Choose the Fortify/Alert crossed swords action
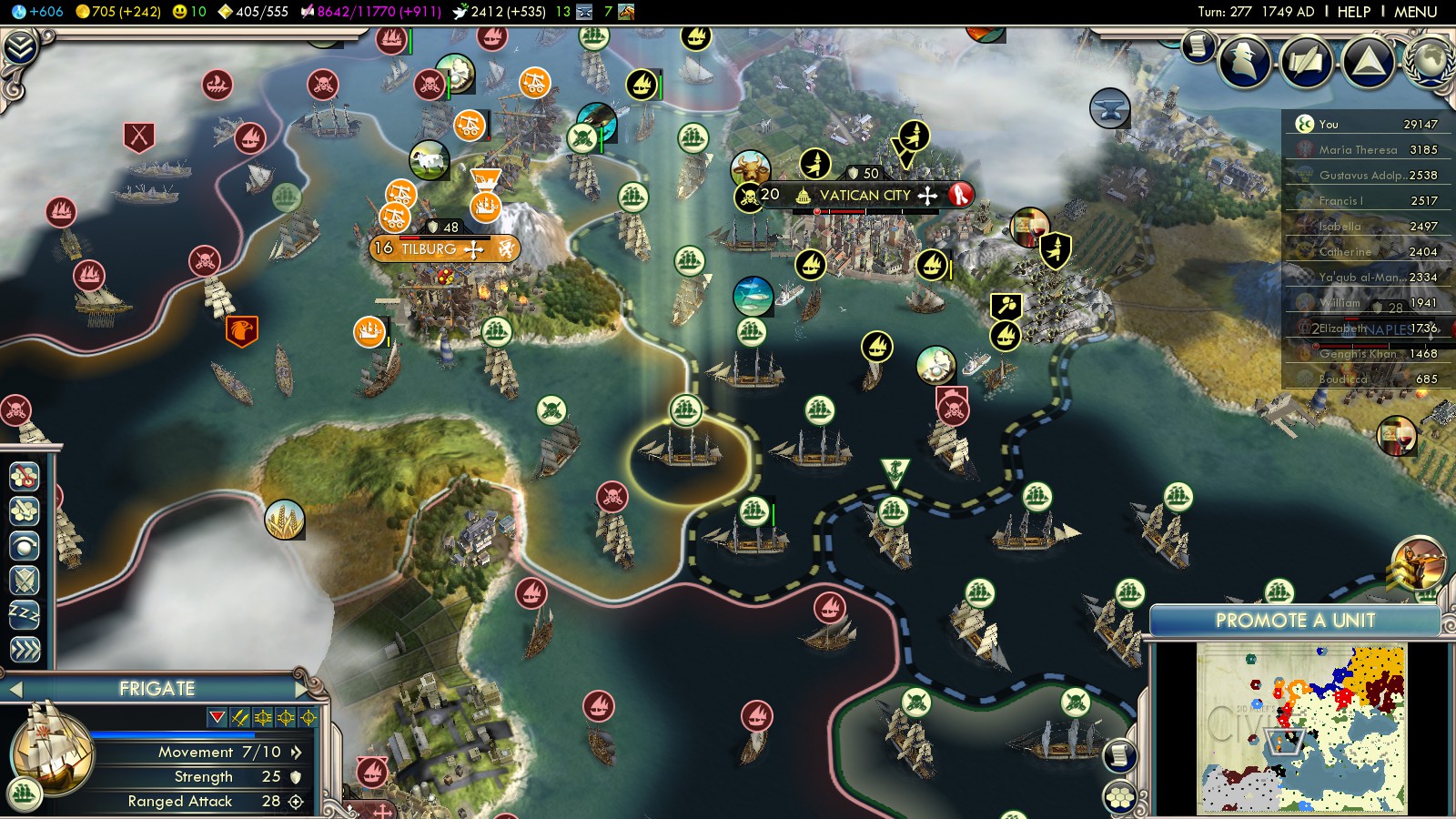The height and width of the screenshot is (819, 1456). [25, 580]
